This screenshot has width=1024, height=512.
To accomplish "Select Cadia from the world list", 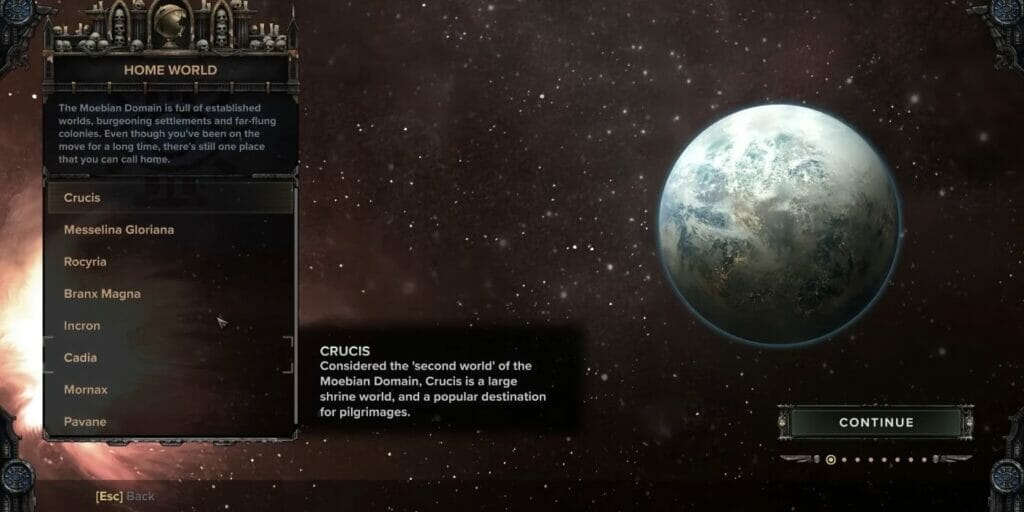I will 170,358.
